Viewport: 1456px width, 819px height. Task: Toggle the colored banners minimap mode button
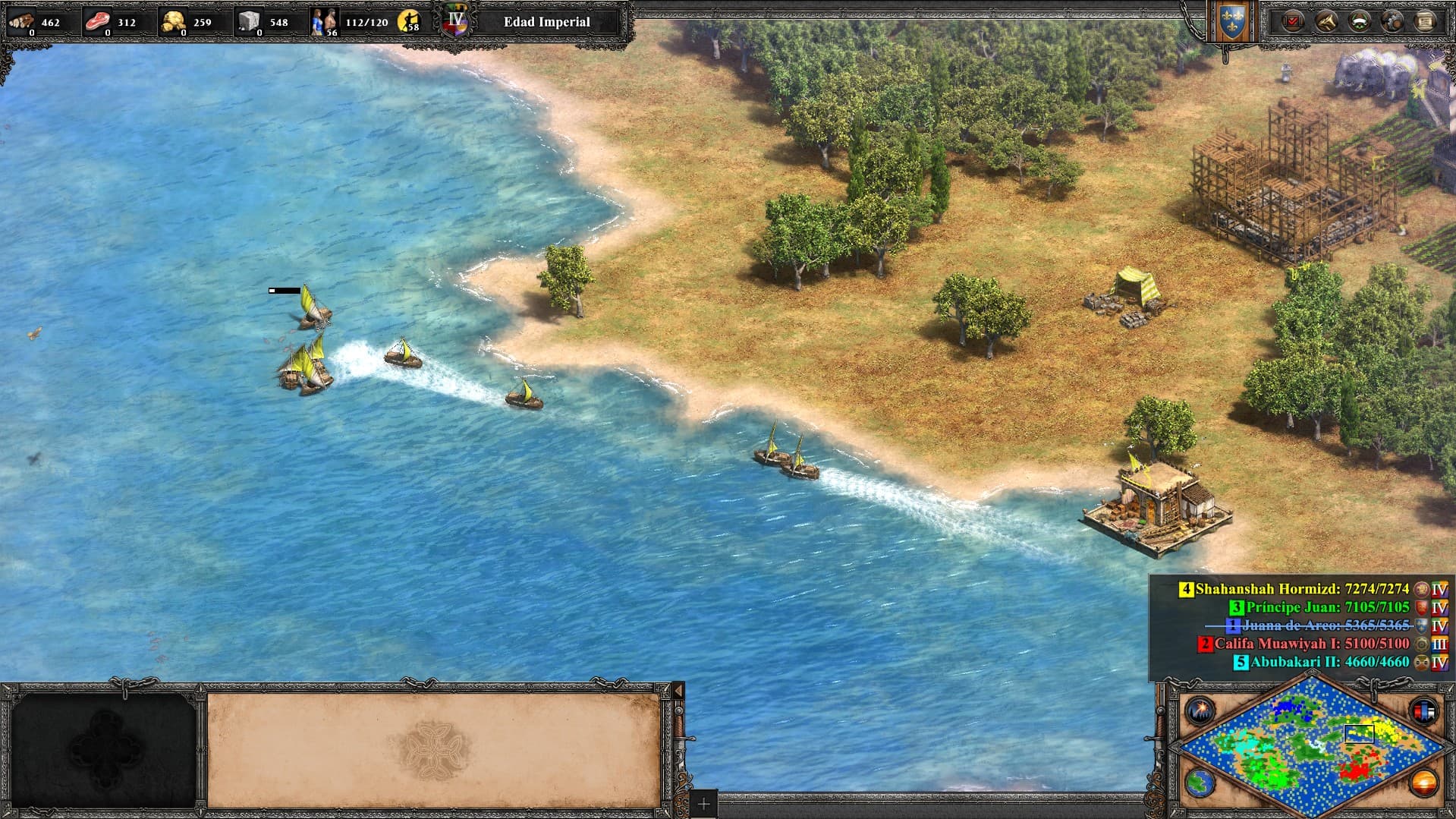pos(1423,710)
